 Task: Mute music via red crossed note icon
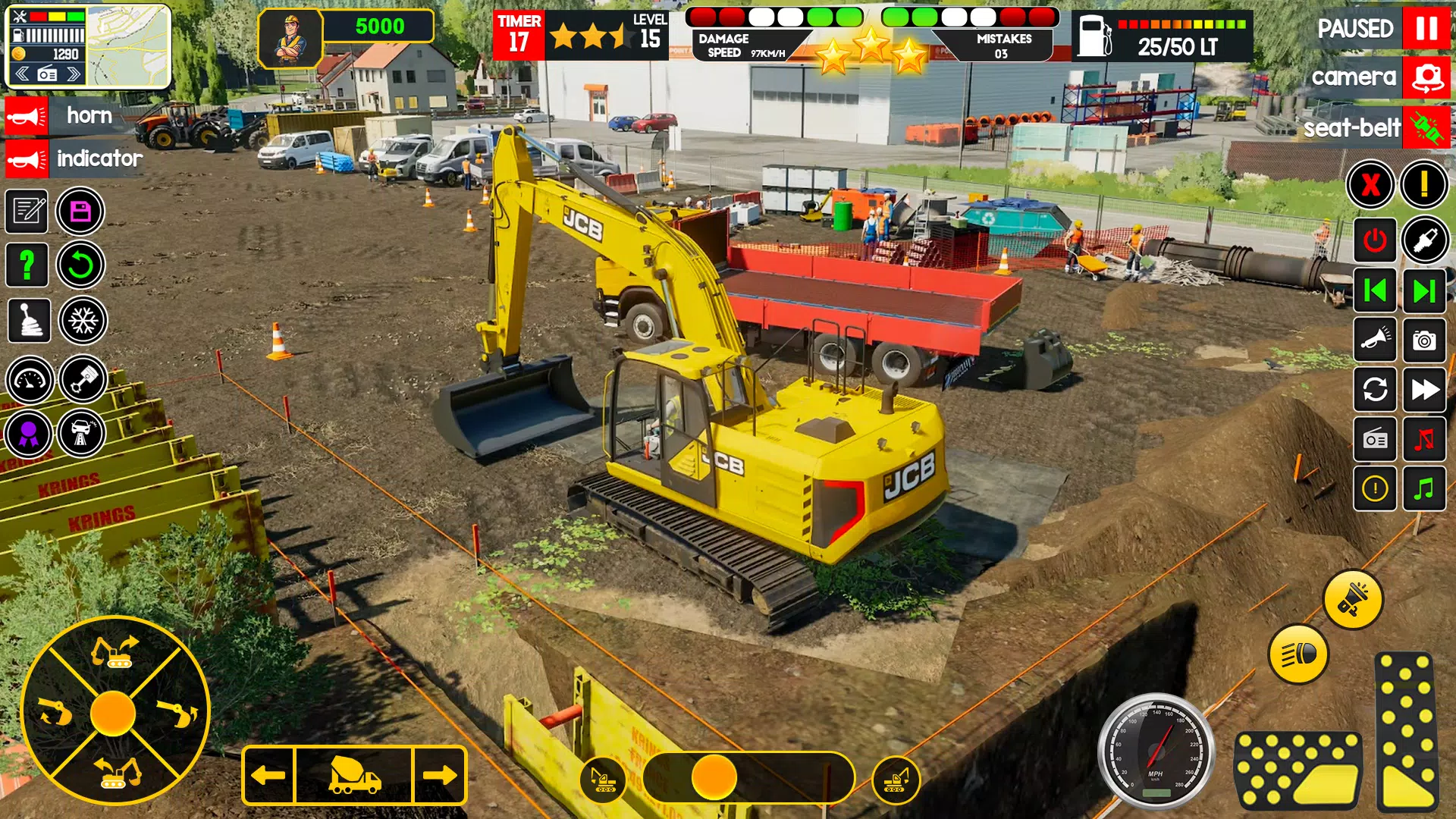pos(1423,440)
